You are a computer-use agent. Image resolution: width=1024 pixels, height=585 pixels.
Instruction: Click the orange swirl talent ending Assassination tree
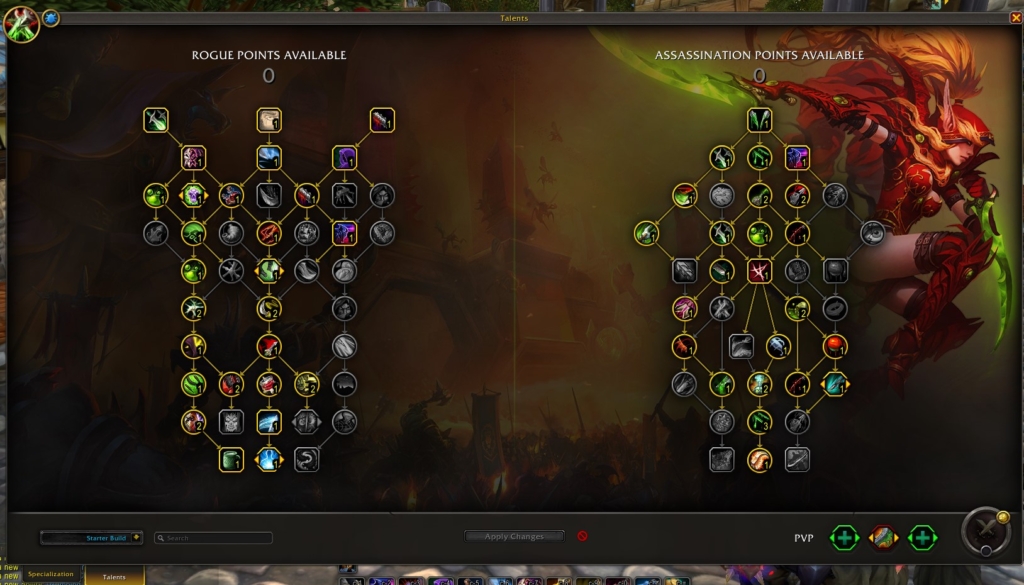point(760,459)
